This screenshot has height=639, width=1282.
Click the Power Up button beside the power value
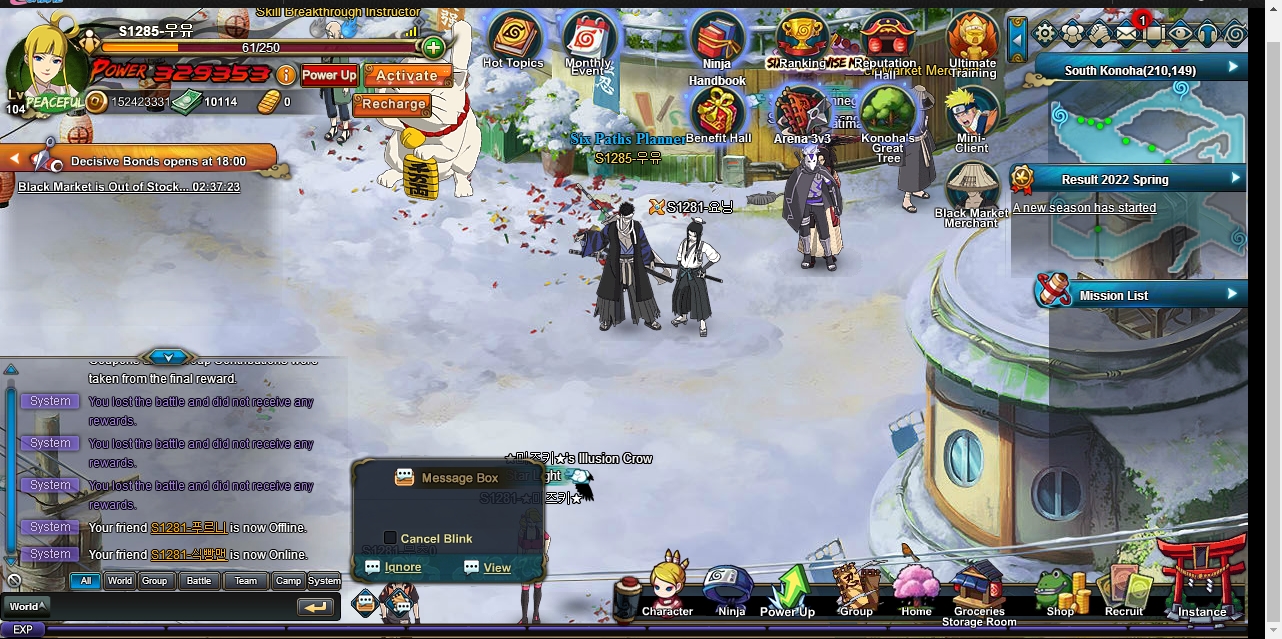(329, 75)
